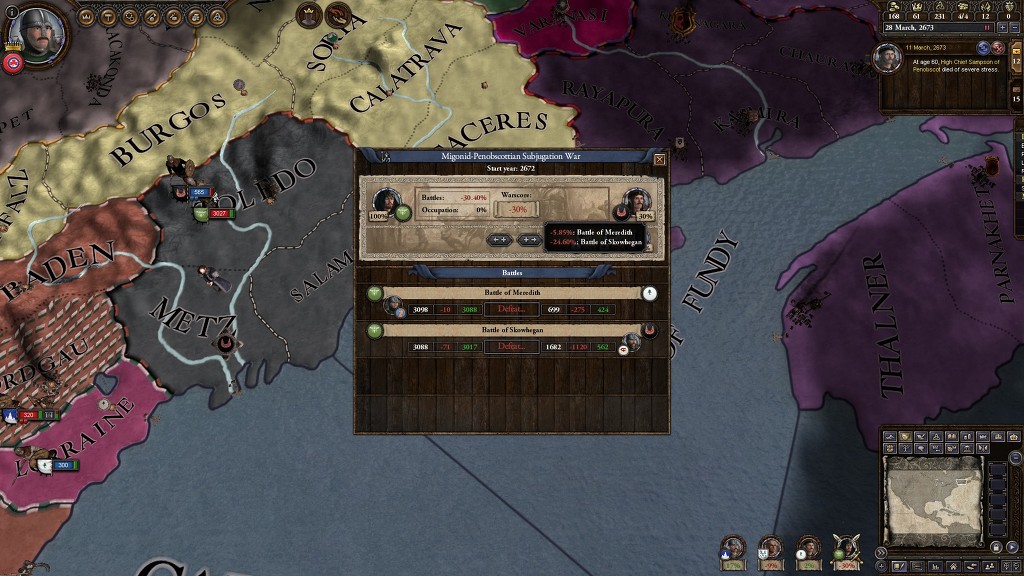Open High Chief Sampson's portrait in message

click(888, 58)
